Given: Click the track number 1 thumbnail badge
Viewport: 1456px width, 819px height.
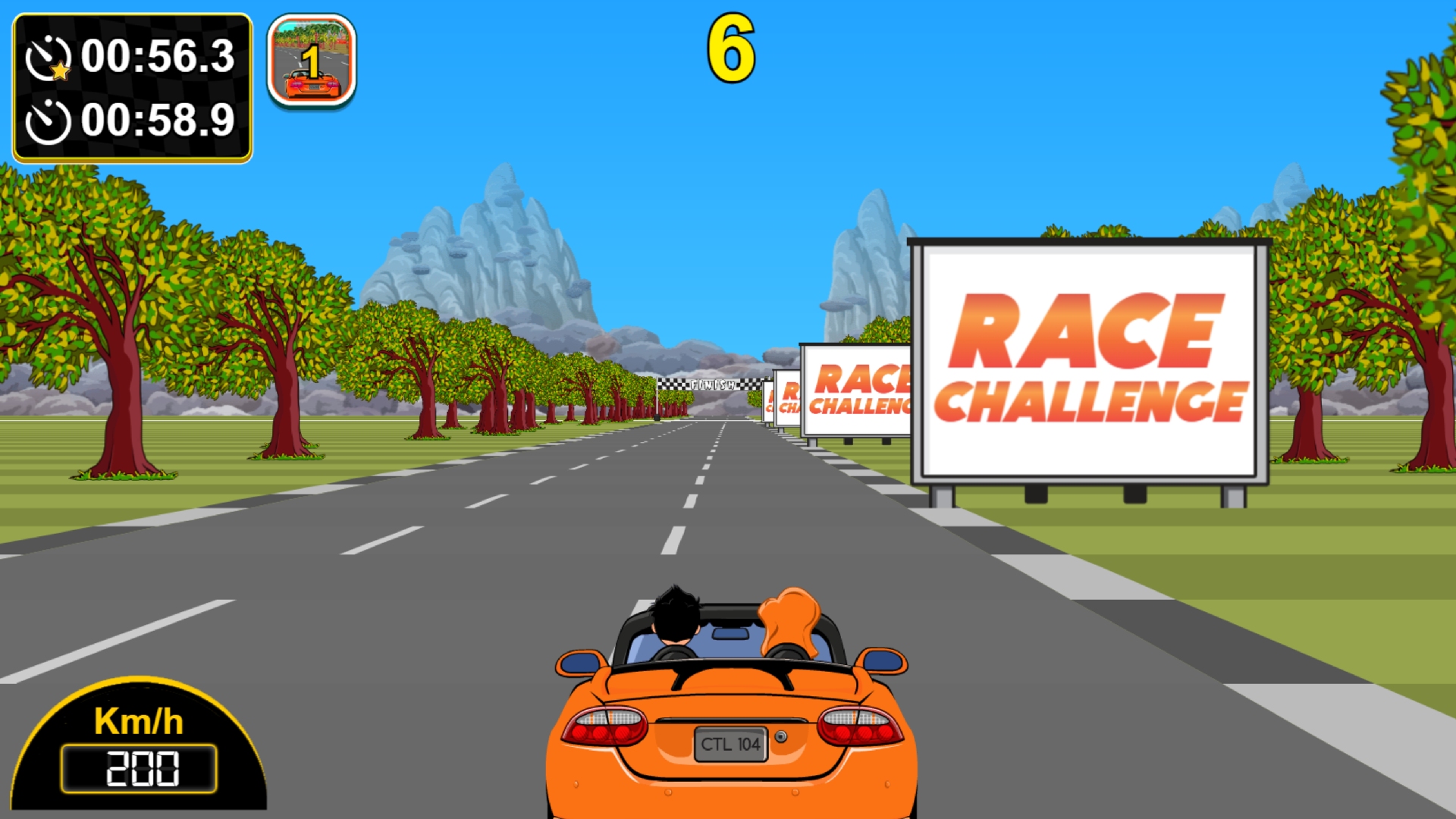Looking at the screenshot, I should tap(312, 61).
